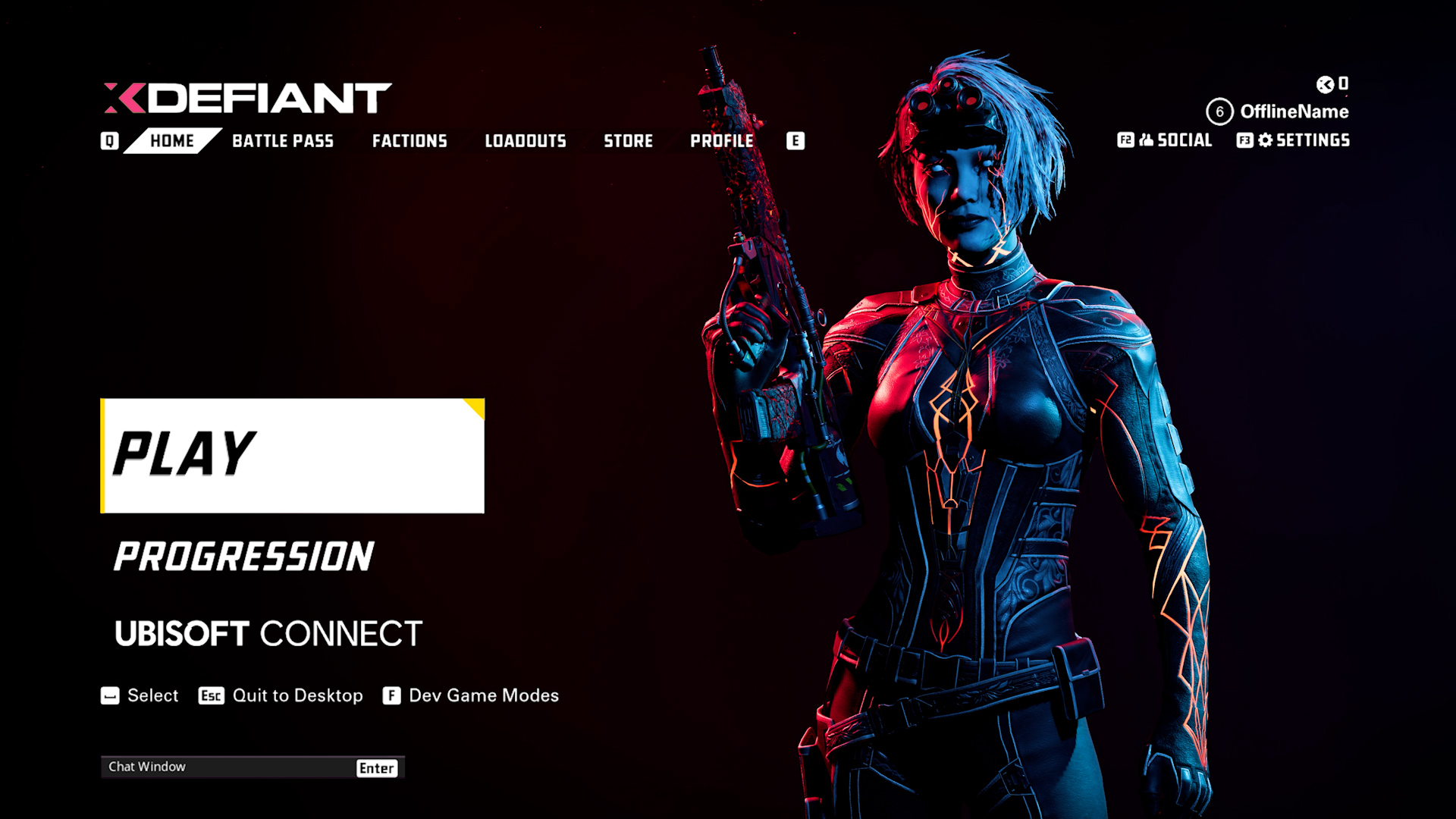Open the Store tab
This screenshot has height=819, width=1456.
pos(628,141)
